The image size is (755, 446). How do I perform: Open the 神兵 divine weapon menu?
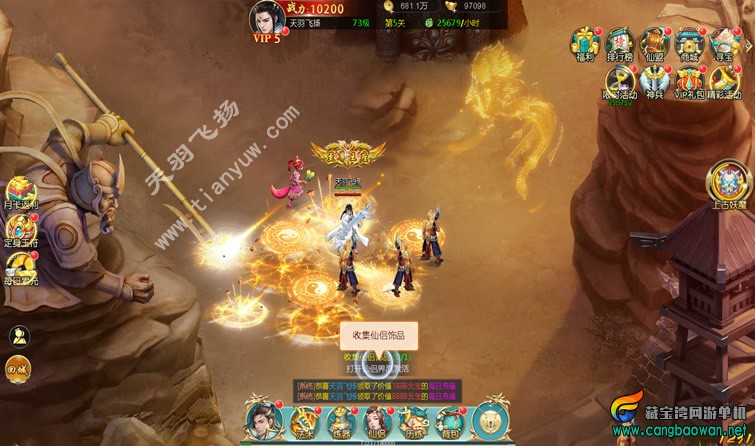(x=653, y=80)
